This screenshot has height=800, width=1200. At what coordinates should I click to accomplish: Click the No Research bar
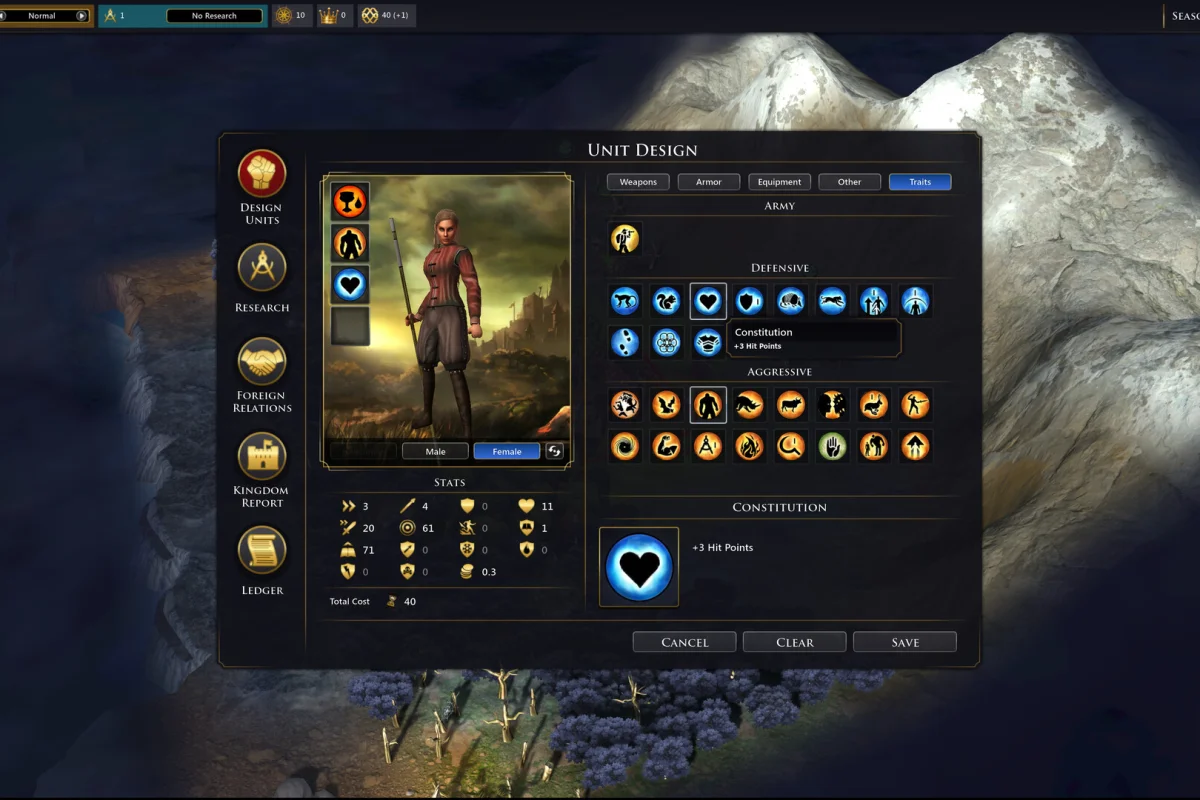tap(214, 16)
